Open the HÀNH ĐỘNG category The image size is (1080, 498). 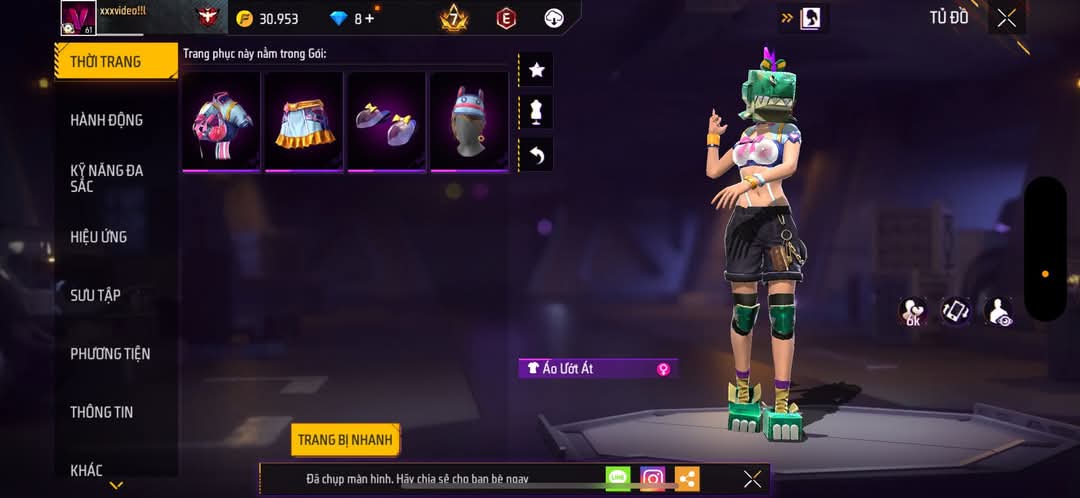[x=106, y=120]
